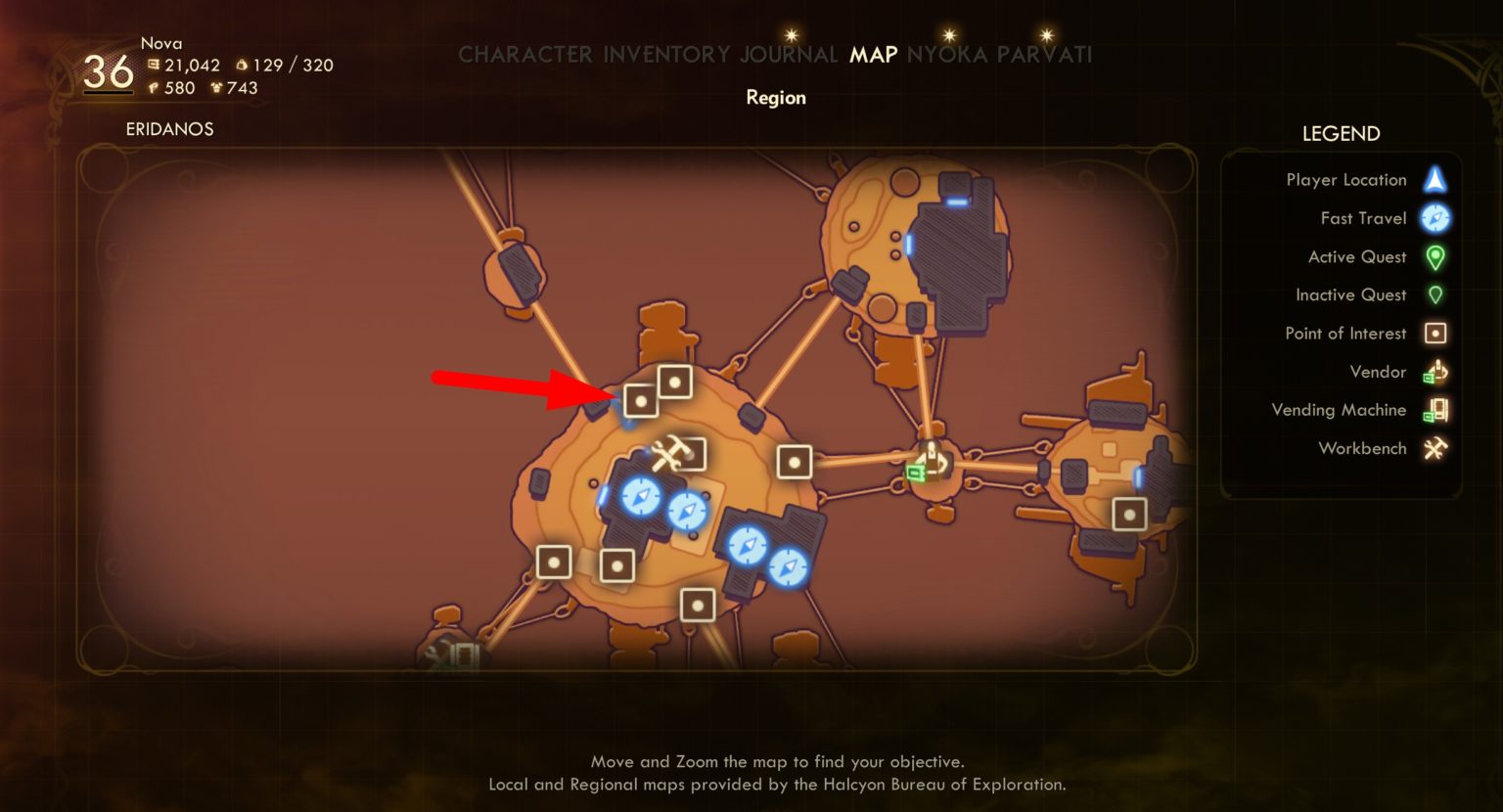This screenshot has width=1503, height=812.
Task: Click the Nova experience level indicator
Action: coord(110,70)
